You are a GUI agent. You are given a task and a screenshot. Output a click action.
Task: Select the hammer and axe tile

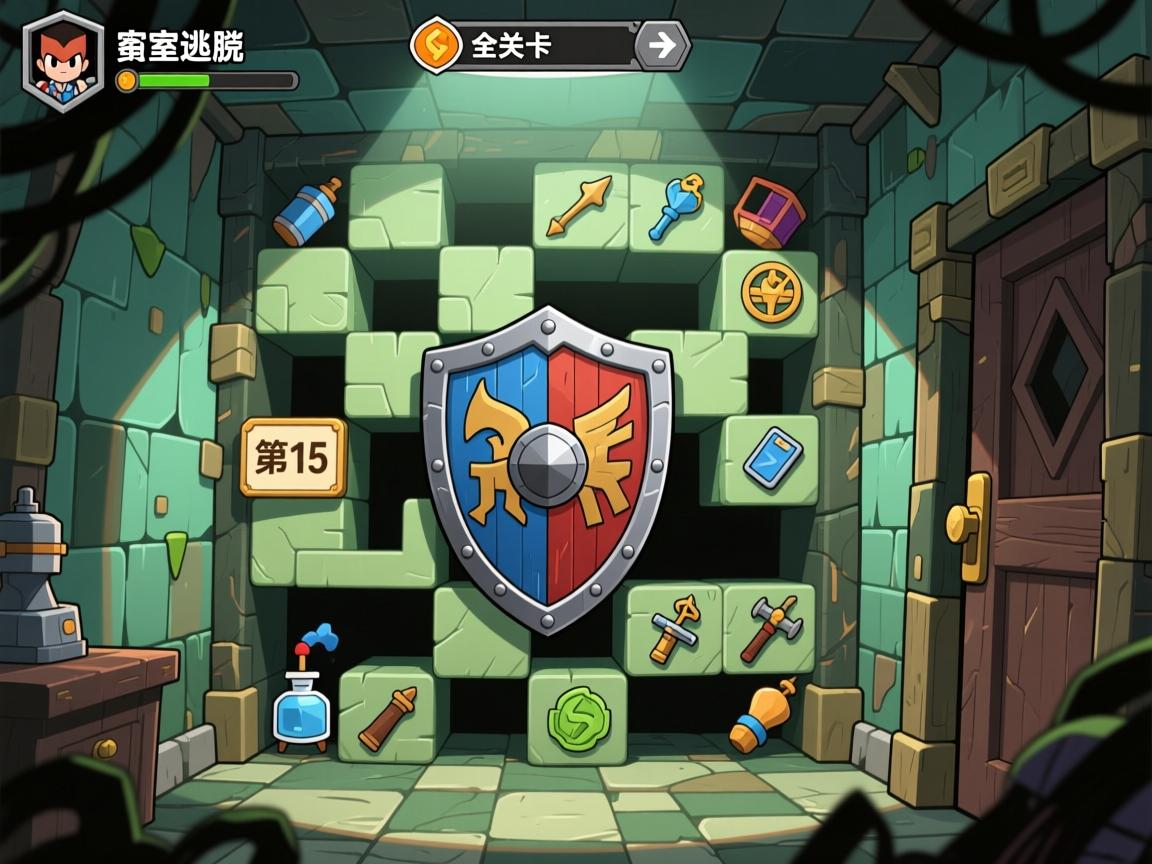770,628
